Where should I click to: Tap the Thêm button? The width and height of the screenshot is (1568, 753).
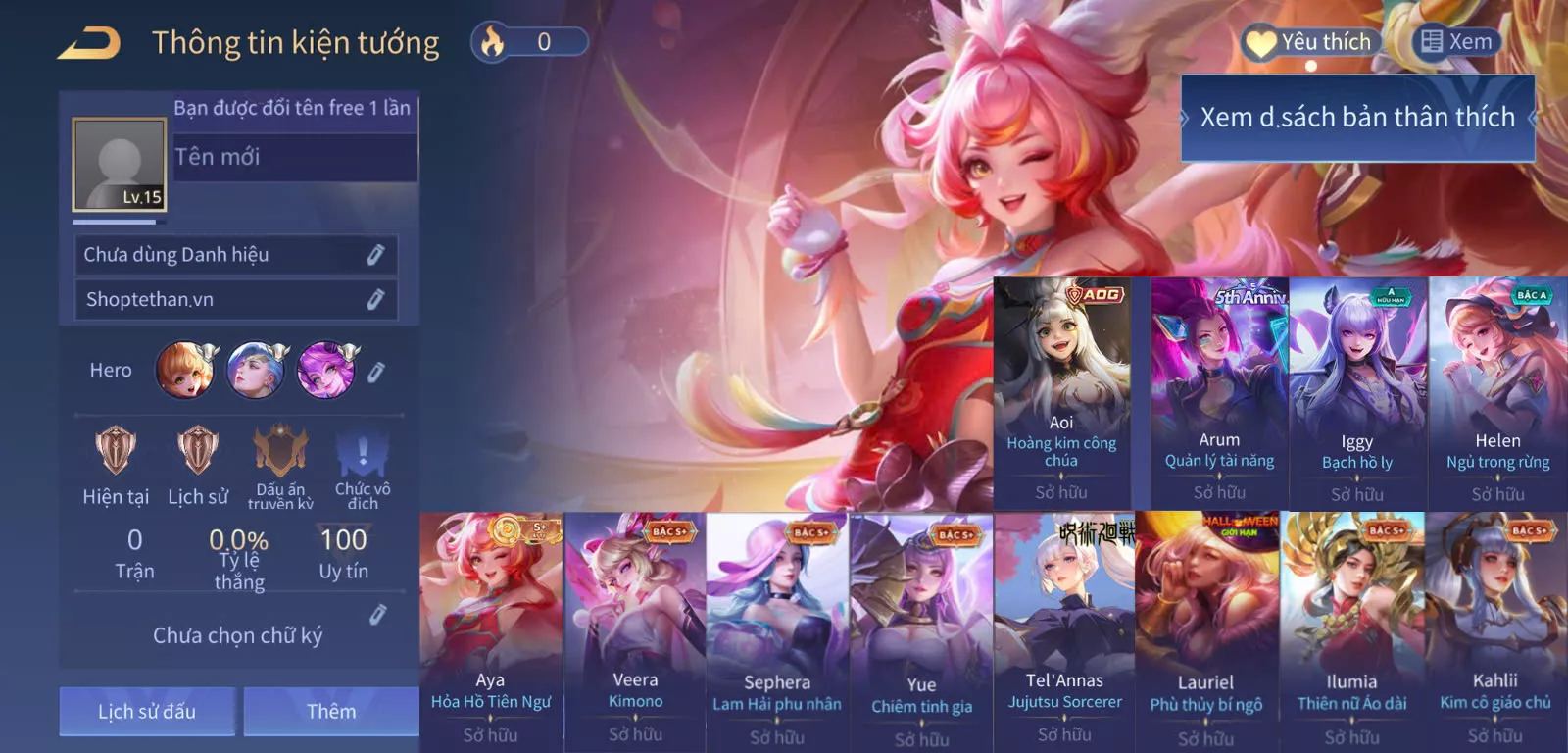[x=331, y=711]
